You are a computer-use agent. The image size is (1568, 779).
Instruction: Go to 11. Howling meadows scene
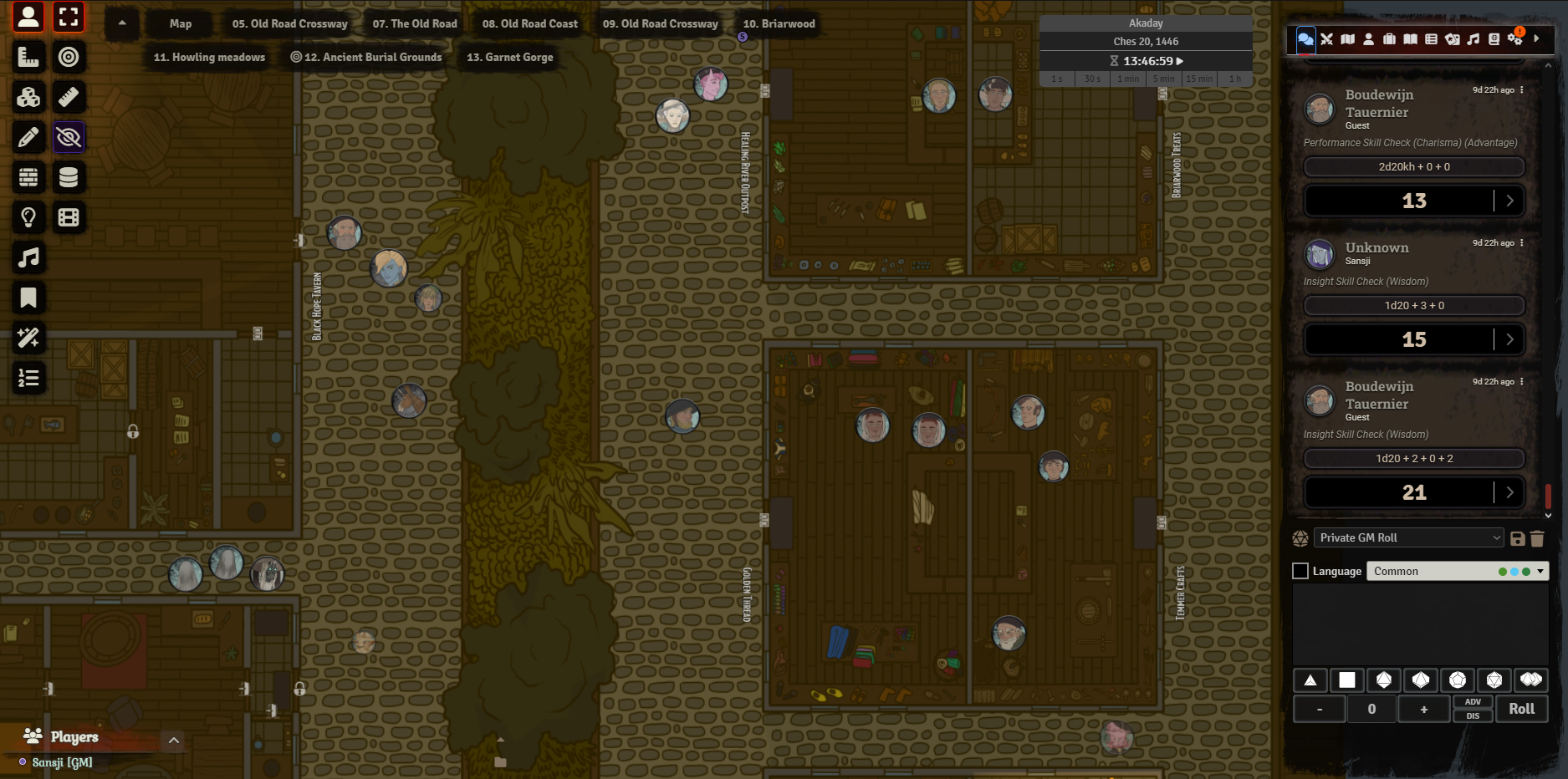click(x=209, y=58)
